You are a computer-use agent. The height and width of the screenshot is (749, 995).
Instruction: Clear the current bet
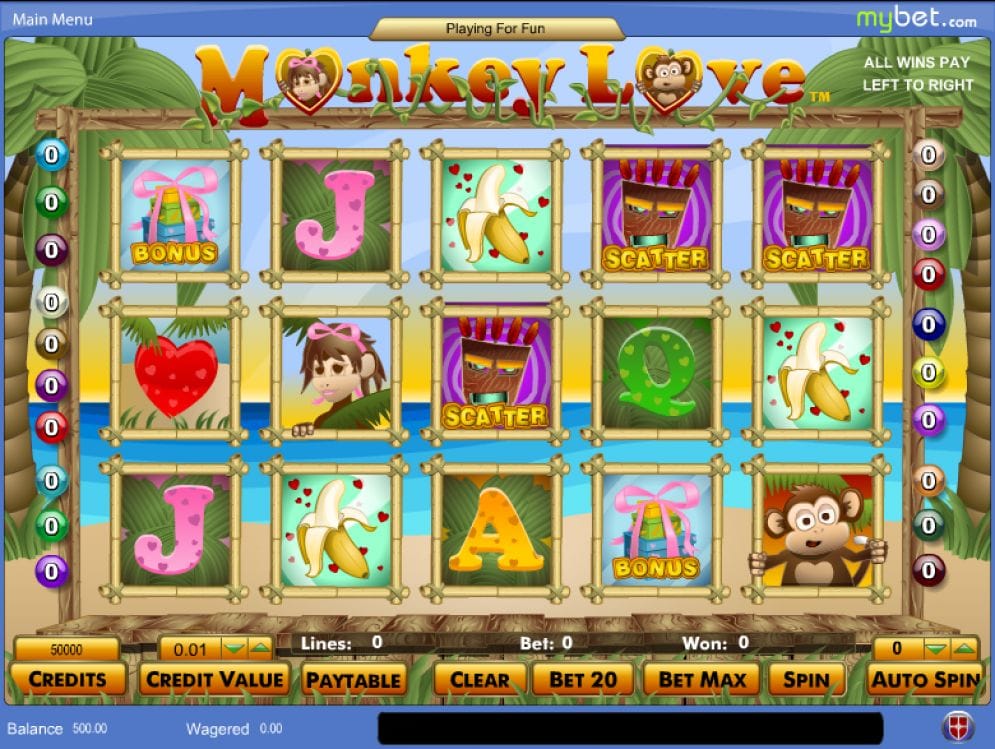479,680
